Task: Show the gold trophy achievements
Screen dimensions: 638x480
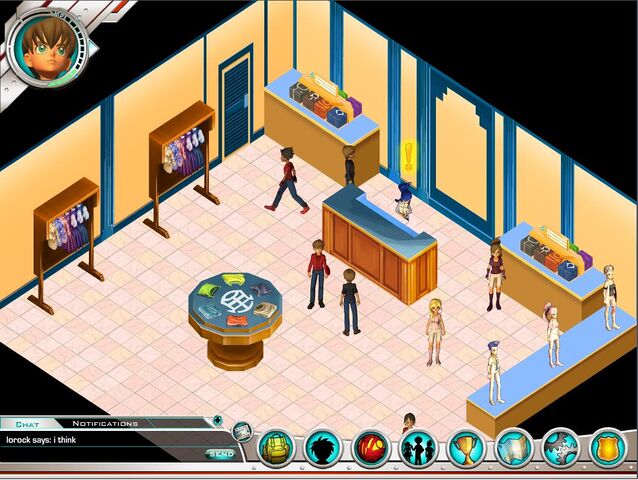Action: [466, 447]
